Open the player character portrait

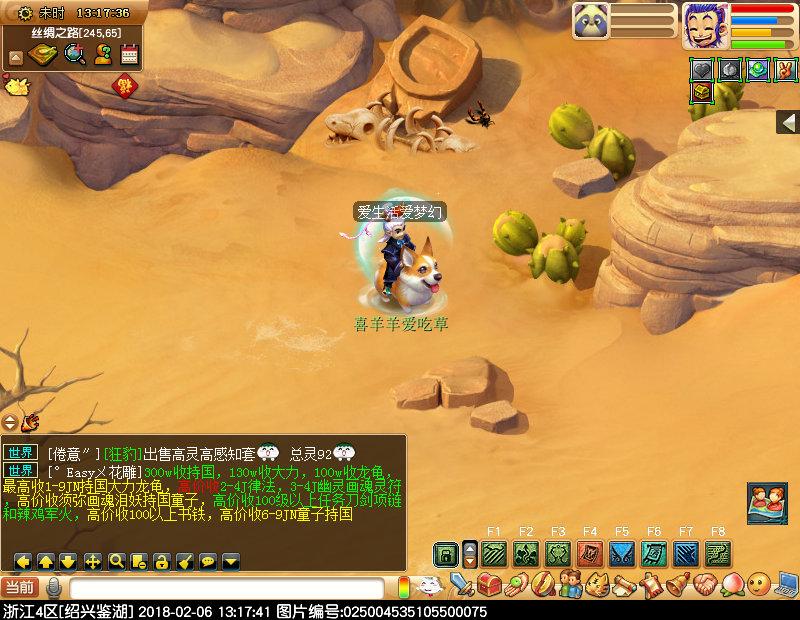(706, 25)
